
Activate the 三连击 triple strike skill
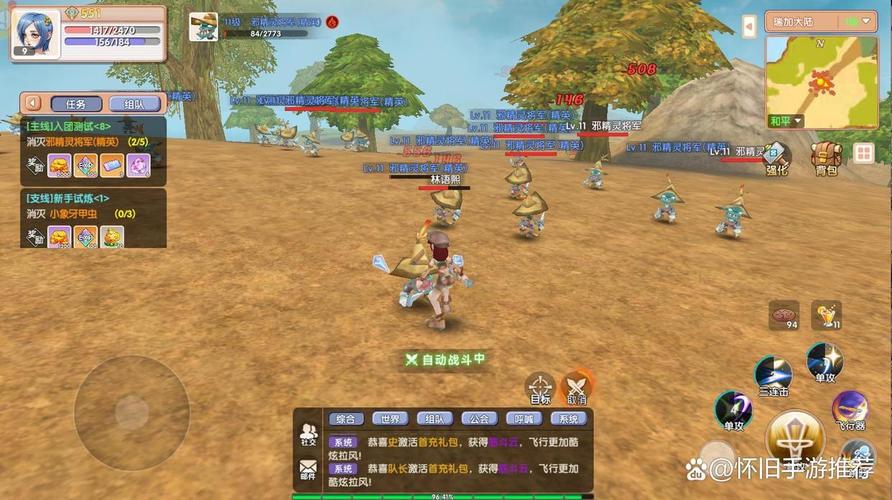coord(773,374)
